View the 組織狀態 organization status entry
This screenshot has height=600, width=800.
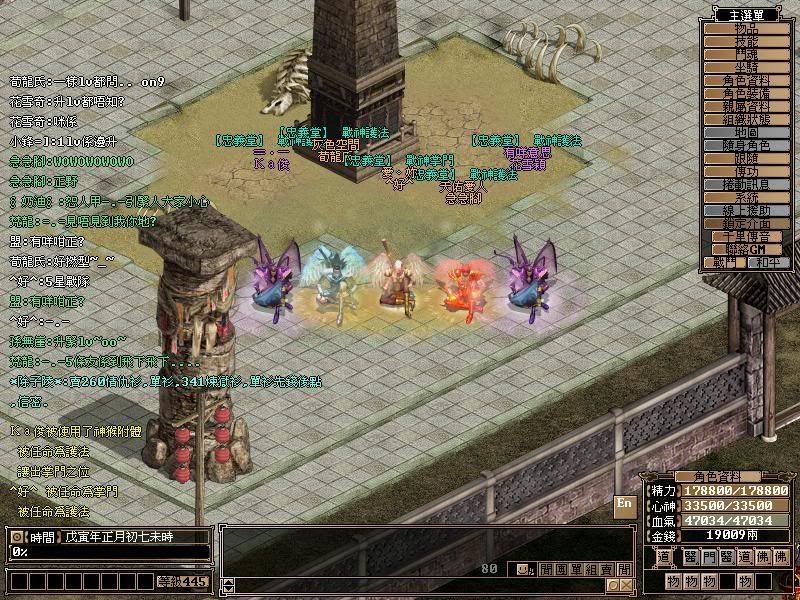(x=747, y=120)
